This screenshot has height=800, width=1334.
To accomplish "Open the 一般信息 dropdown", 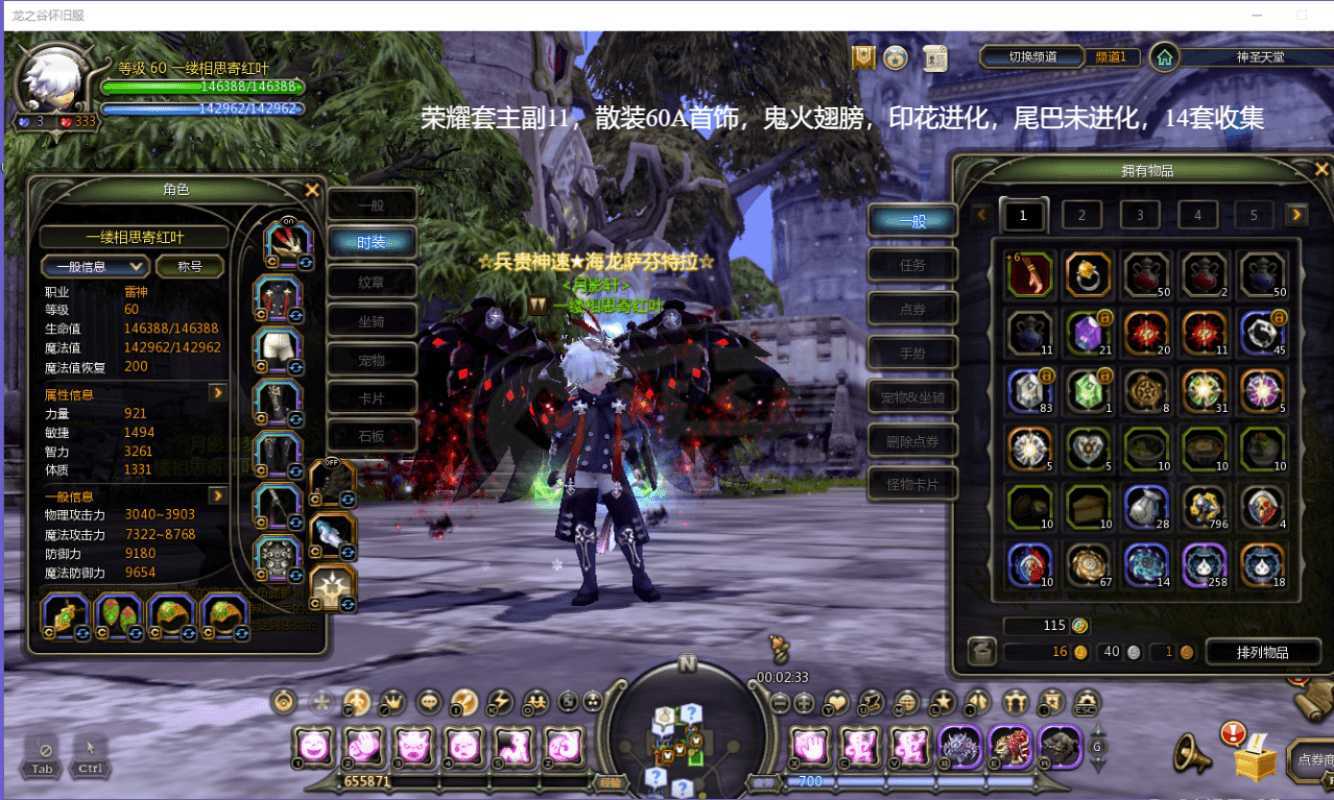I will 95,266.
